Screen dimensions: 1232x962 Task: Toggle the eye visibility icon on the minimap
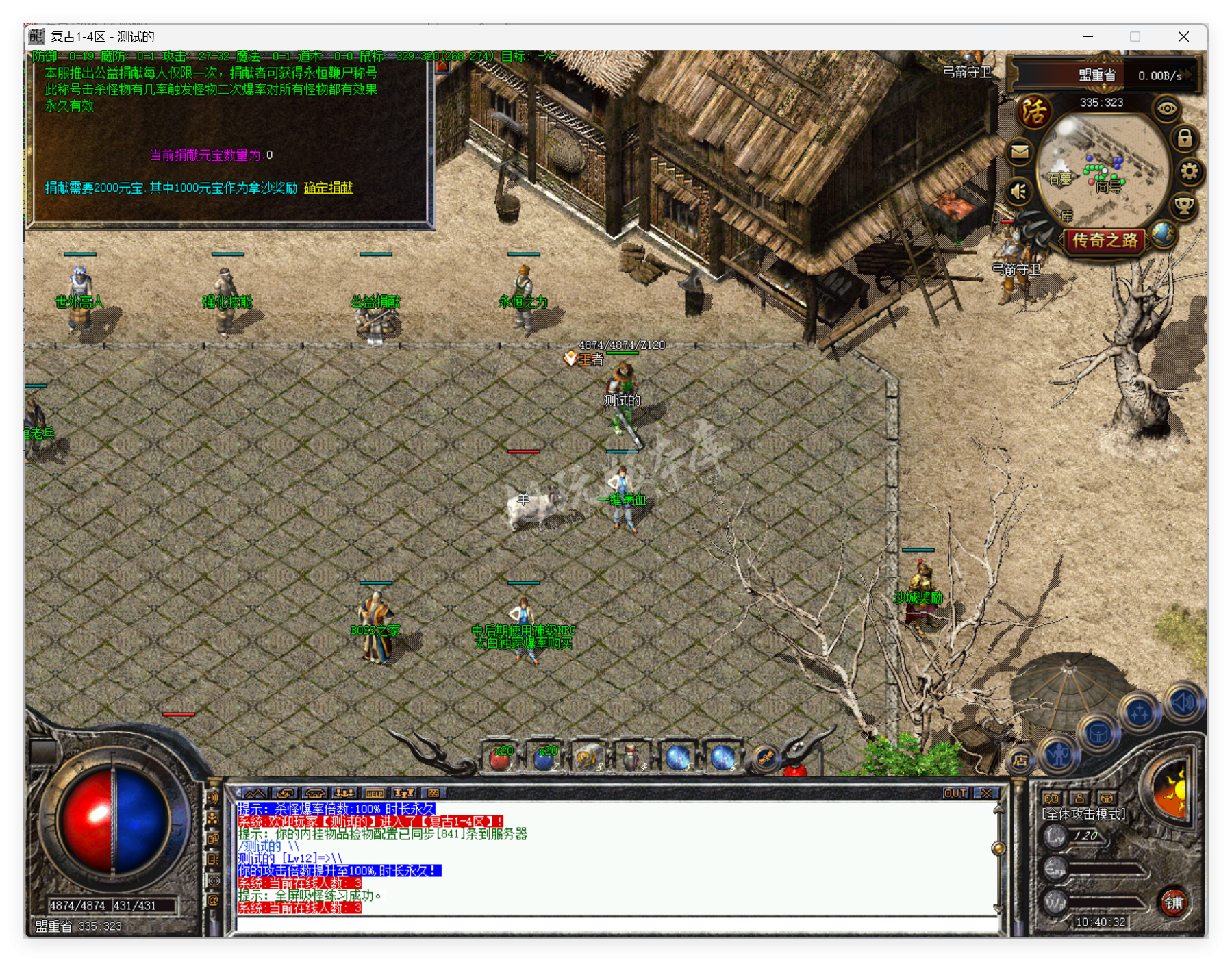pyautogui.click(x=1167, y=107)
